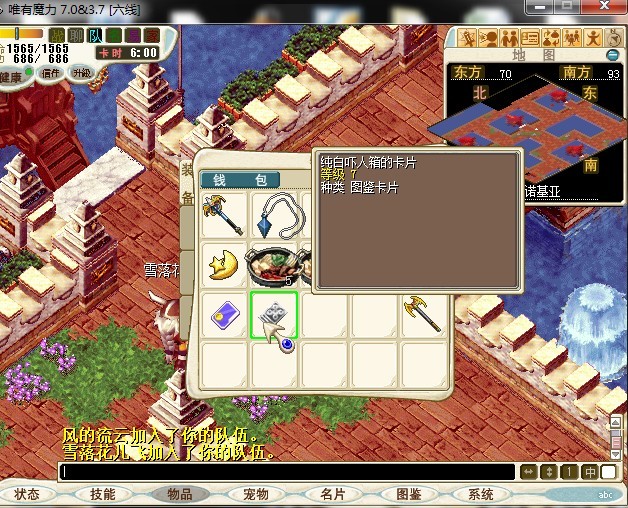Open the 状态 status menu
This screenshot has width=628, height=508.
tap(28, 494)
